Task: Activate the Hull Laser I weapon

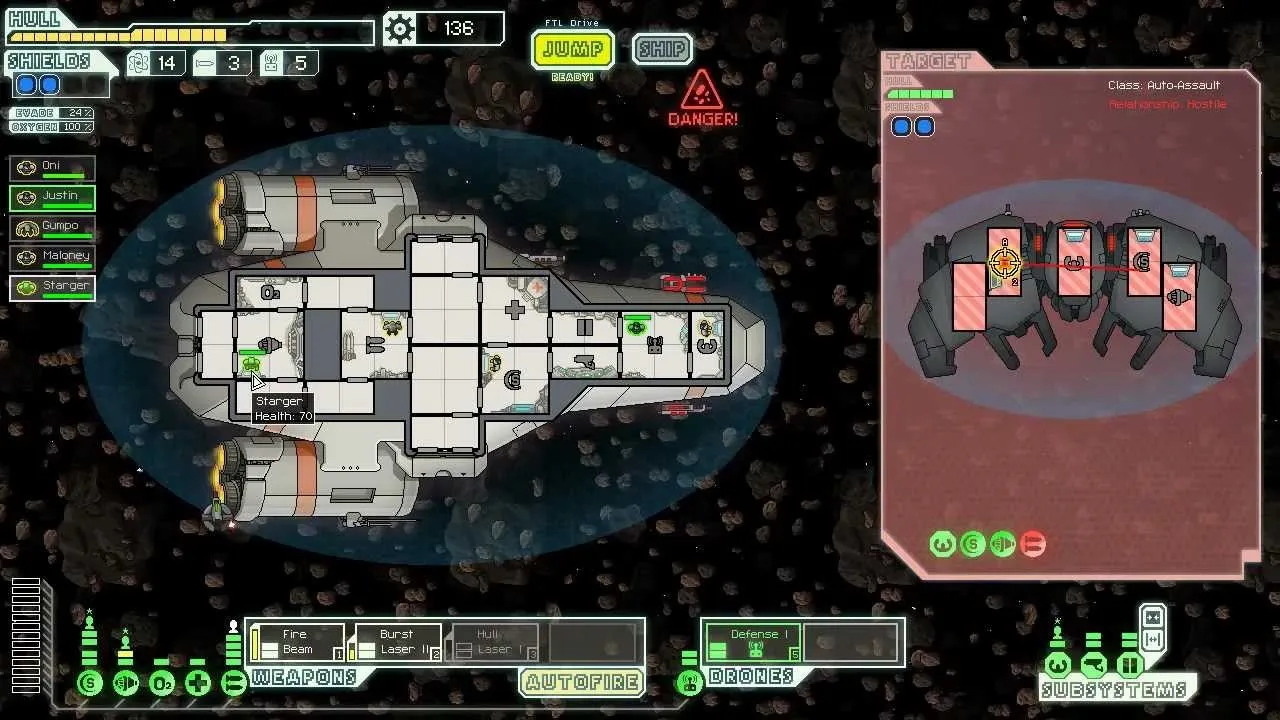Action: [493, 642]
